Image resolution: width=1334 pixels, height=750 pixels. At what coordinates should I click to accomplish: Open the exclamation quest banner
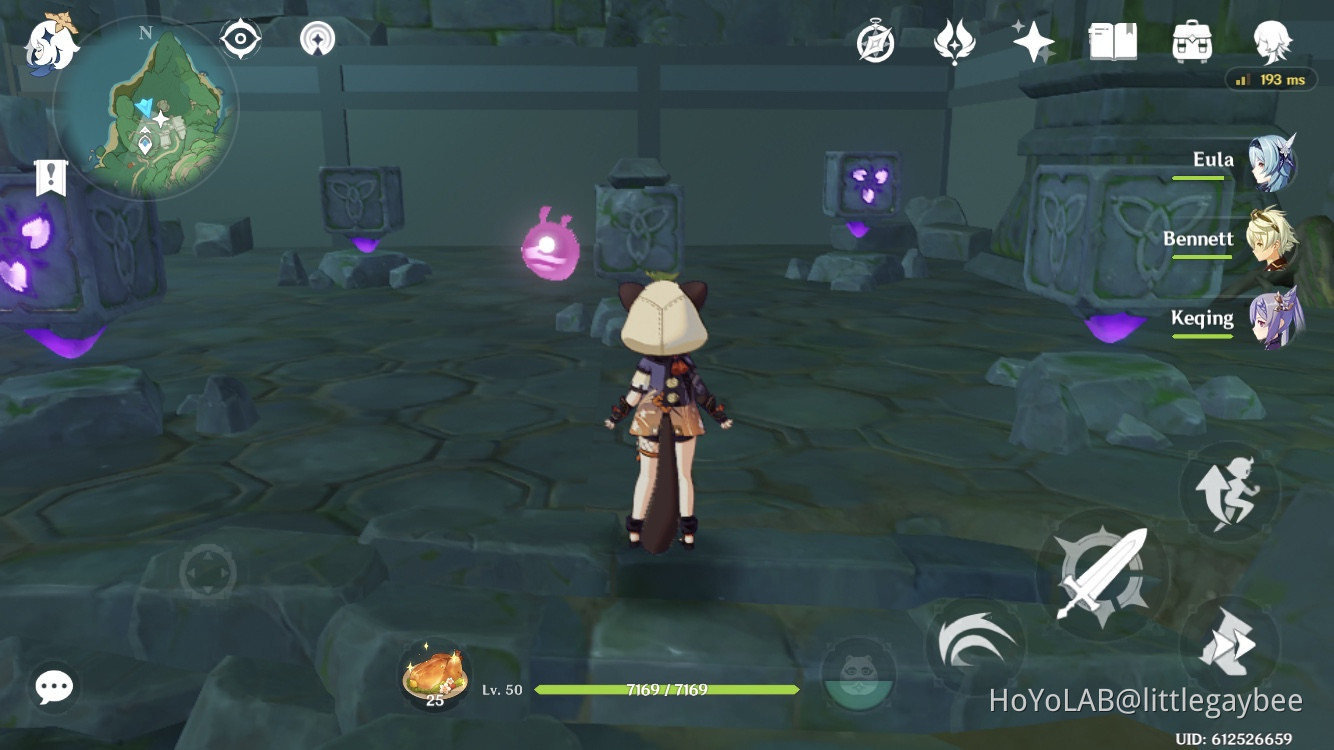[50, 178]
